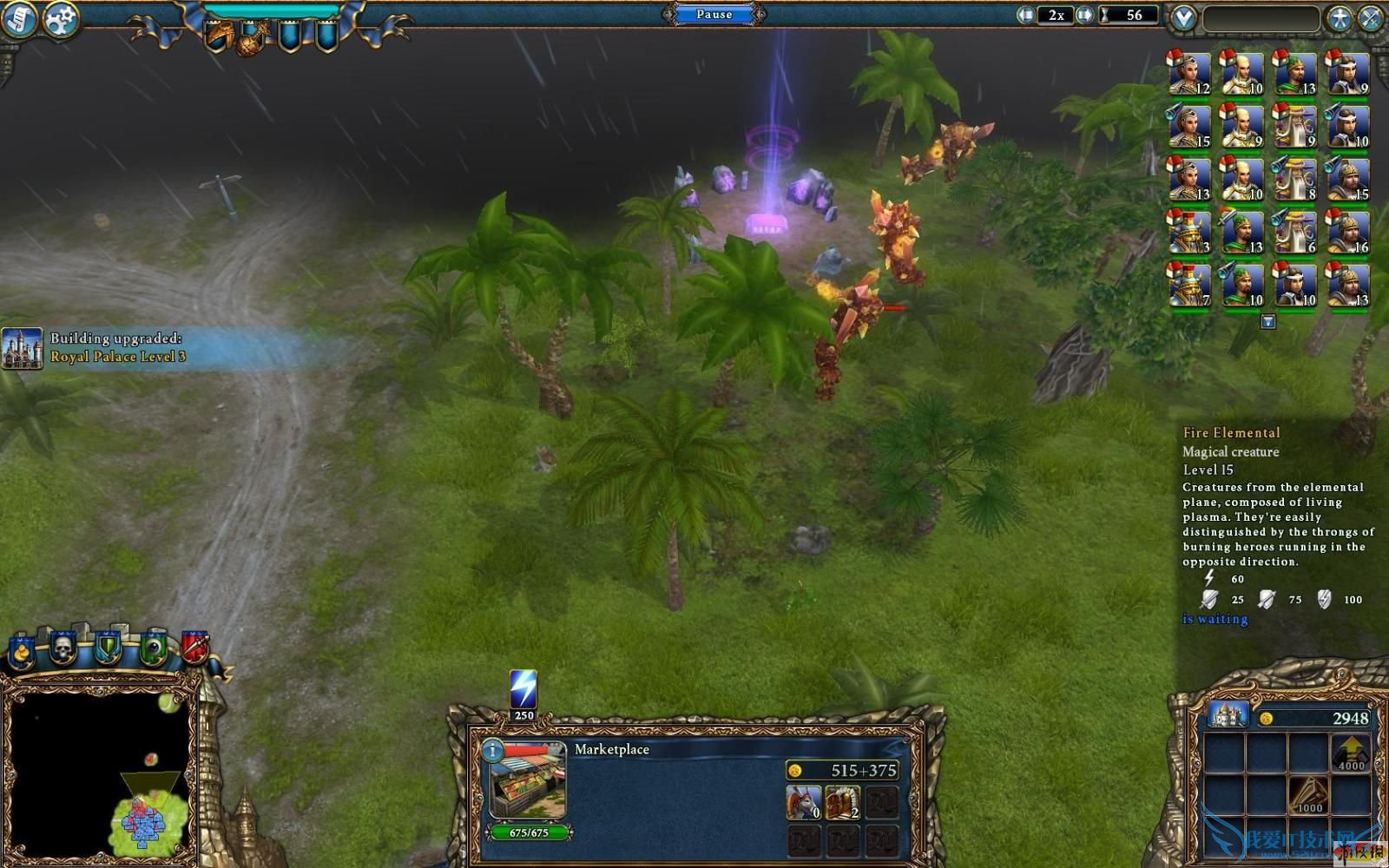Select the level 16 helmeted hero portrait

point(1347,233)
